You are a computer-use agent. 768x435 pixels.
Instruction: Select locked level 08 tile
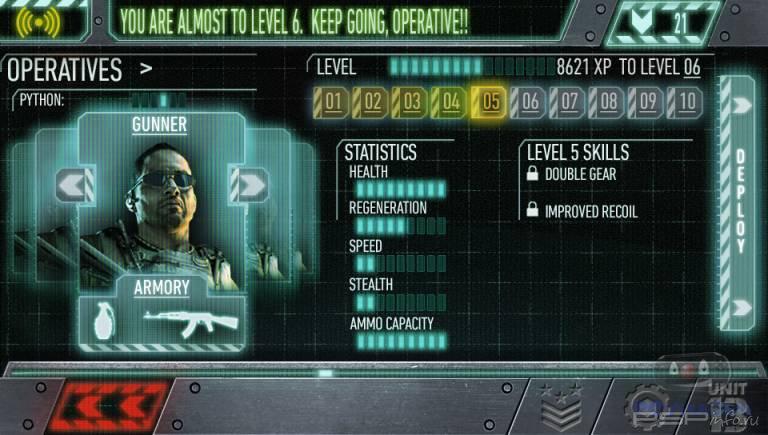coord(607,101)
